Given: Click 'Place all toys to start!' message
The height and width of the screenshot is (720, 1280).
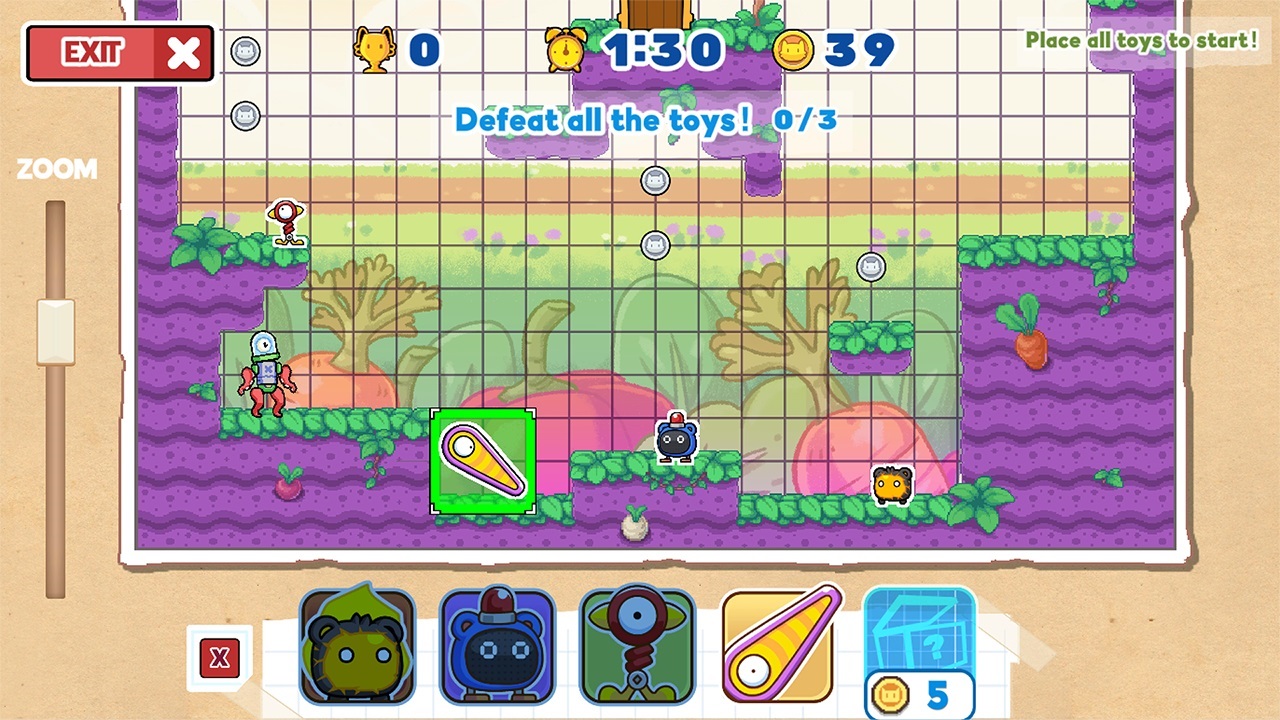Looking at the screenshot, I should tap(1140, 41).
